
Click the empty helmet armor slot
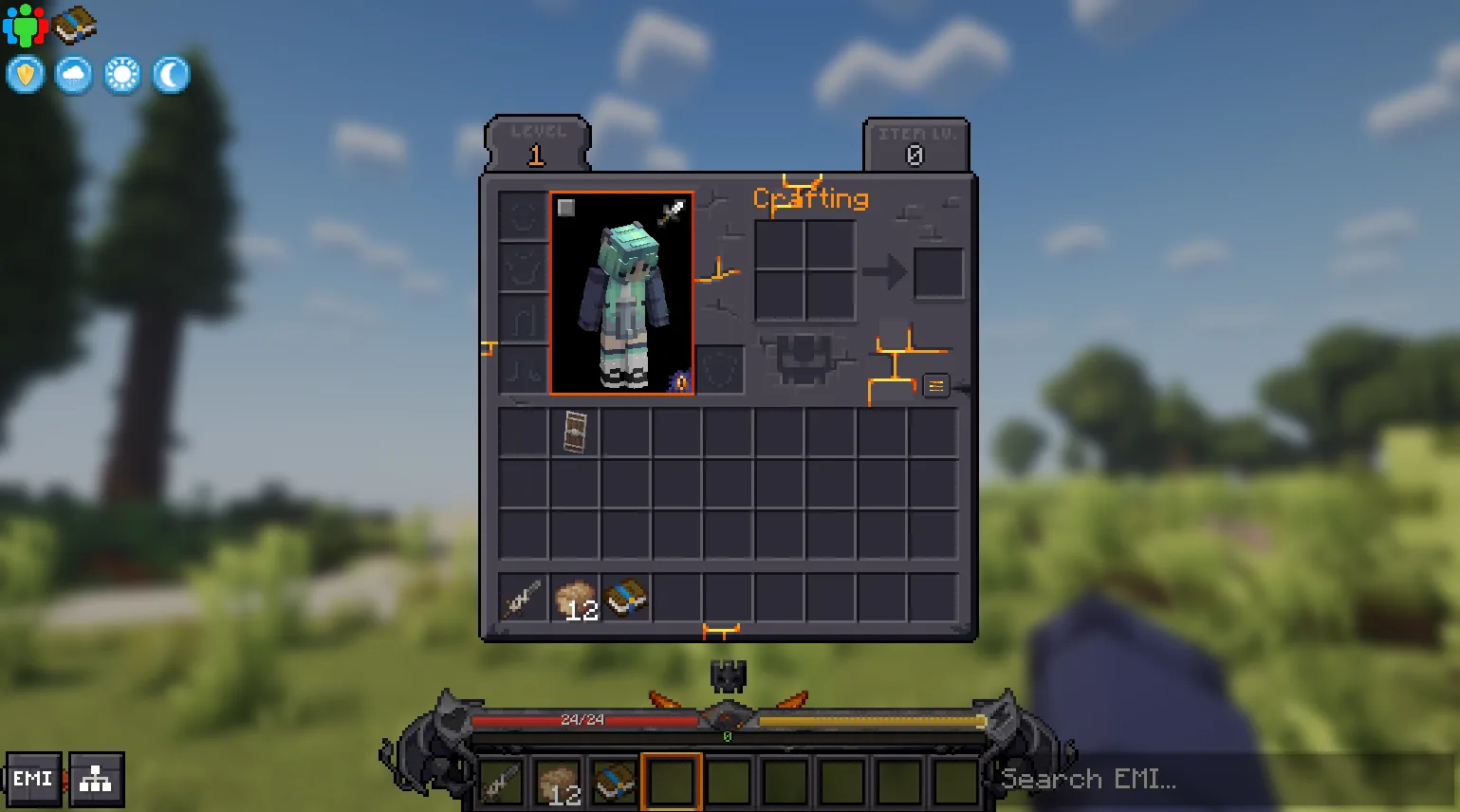(x=523, y=215)
